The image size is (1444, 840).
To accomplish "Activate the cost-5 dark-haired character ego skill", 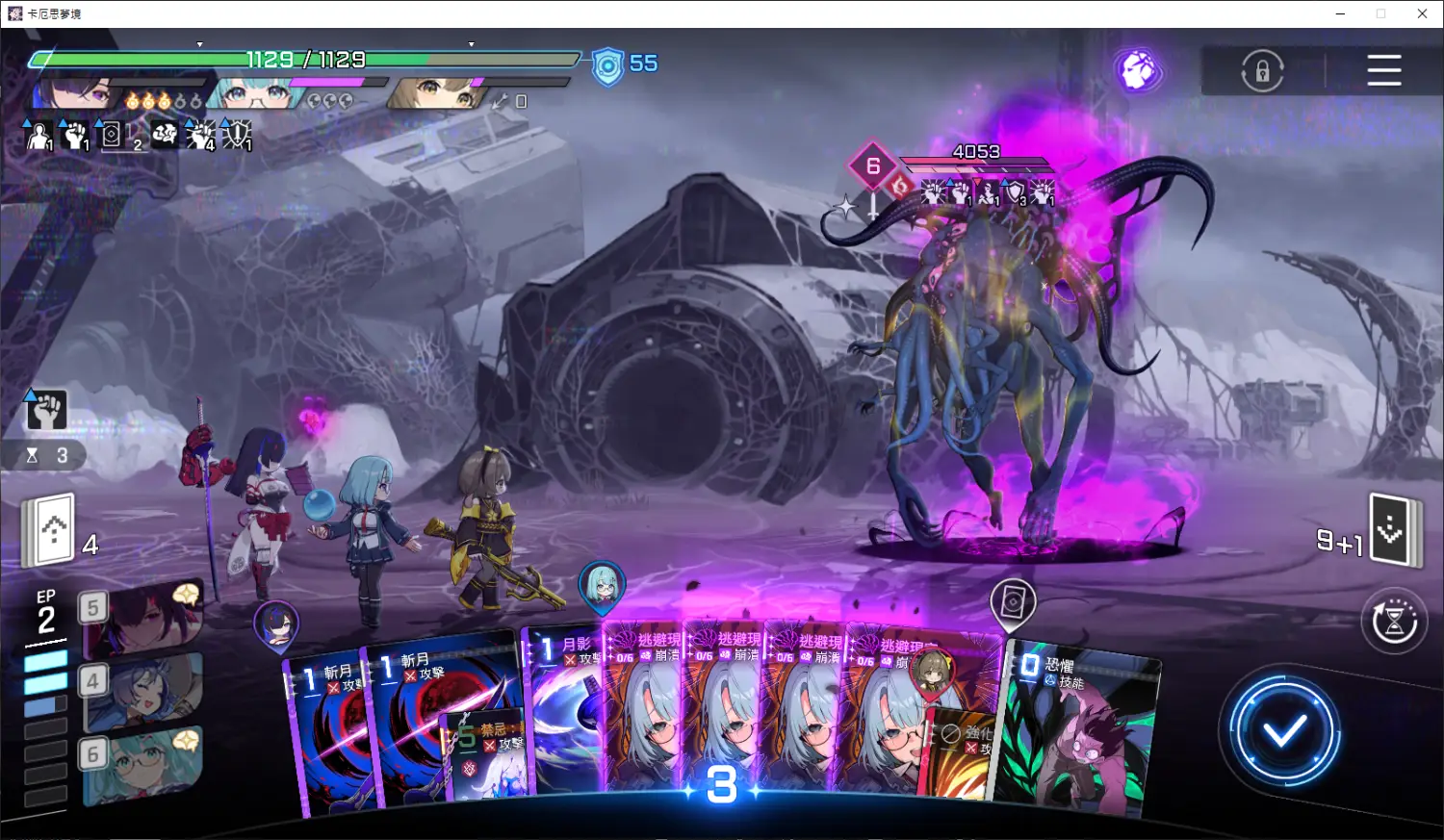I will [144, 616].
